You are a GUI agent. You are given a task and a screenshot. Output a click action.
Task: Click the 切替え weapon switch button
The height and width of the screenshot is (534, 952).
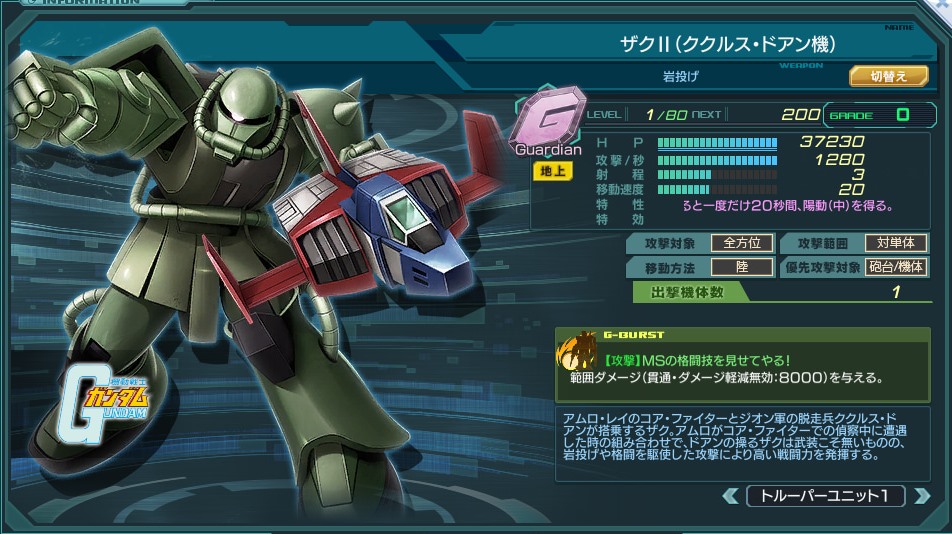pyautogui.click(x=888, y=76)
